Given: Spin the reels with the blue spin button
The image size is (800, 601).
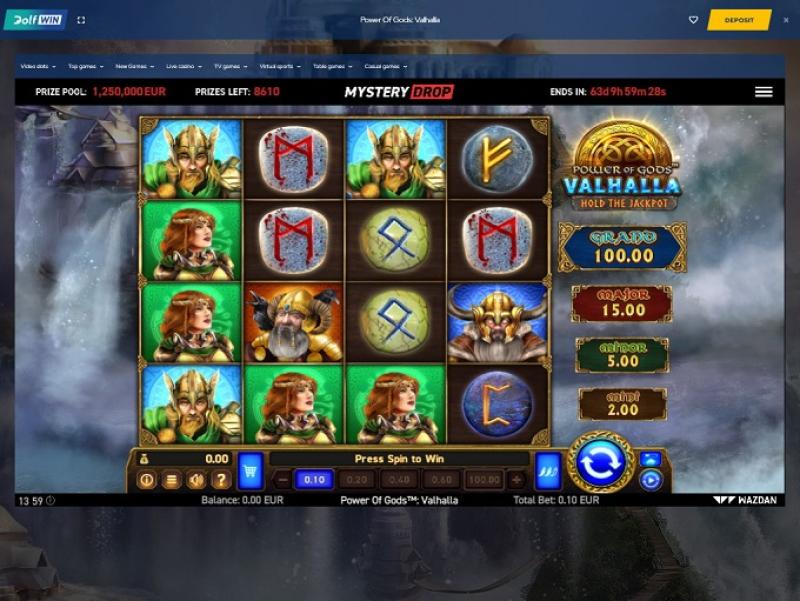Looking at the screenshot, I should click(601, 463).
